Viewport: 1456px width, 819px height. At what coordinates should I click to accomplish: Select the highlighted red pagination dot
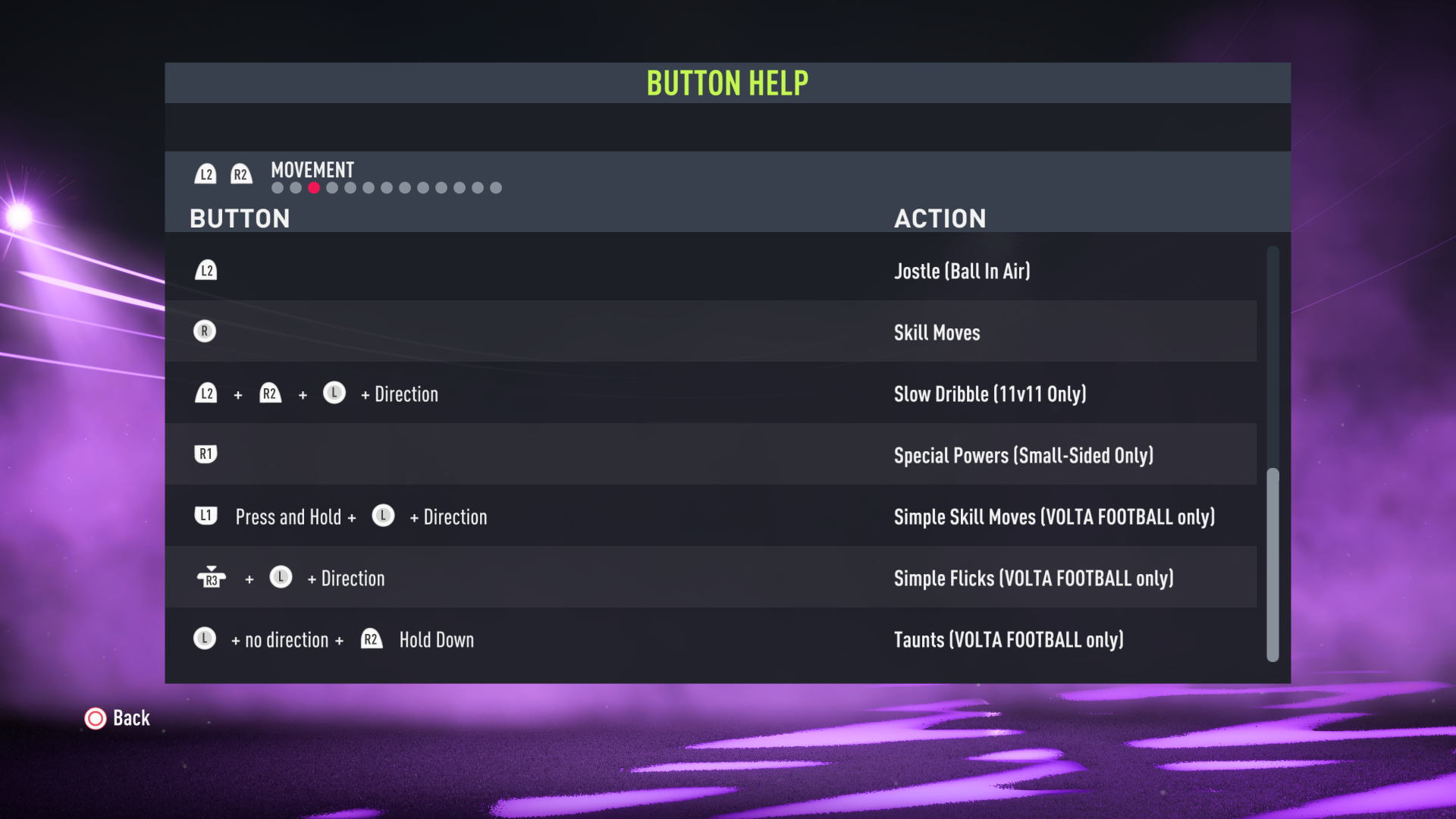click(313, 187)
